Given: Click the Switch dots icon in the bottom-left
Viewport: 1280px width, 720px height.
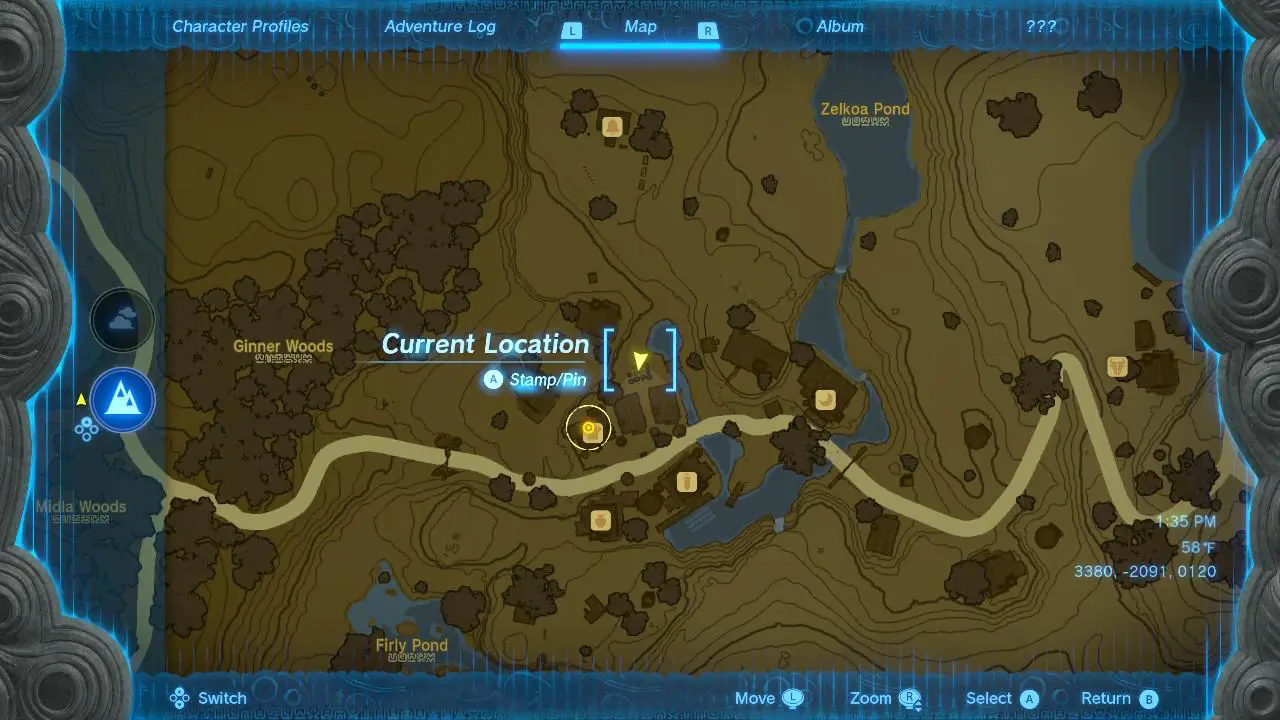Looking at the screenshot, I should (x=180, y=697).
